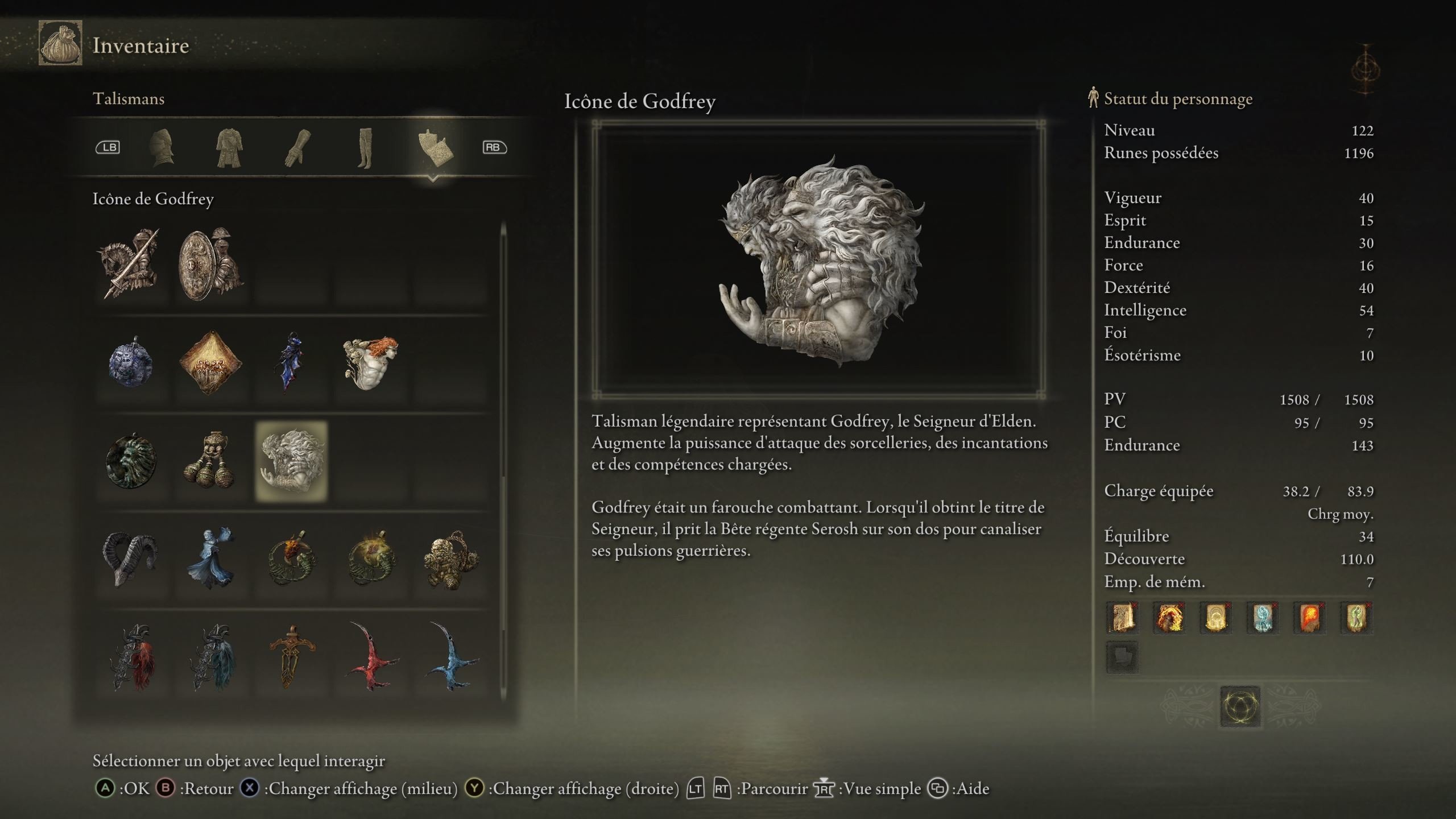Select the Talismans category tab
Image resolution: width=1456 pixels, height=819 pixels.
click(433, 148)
